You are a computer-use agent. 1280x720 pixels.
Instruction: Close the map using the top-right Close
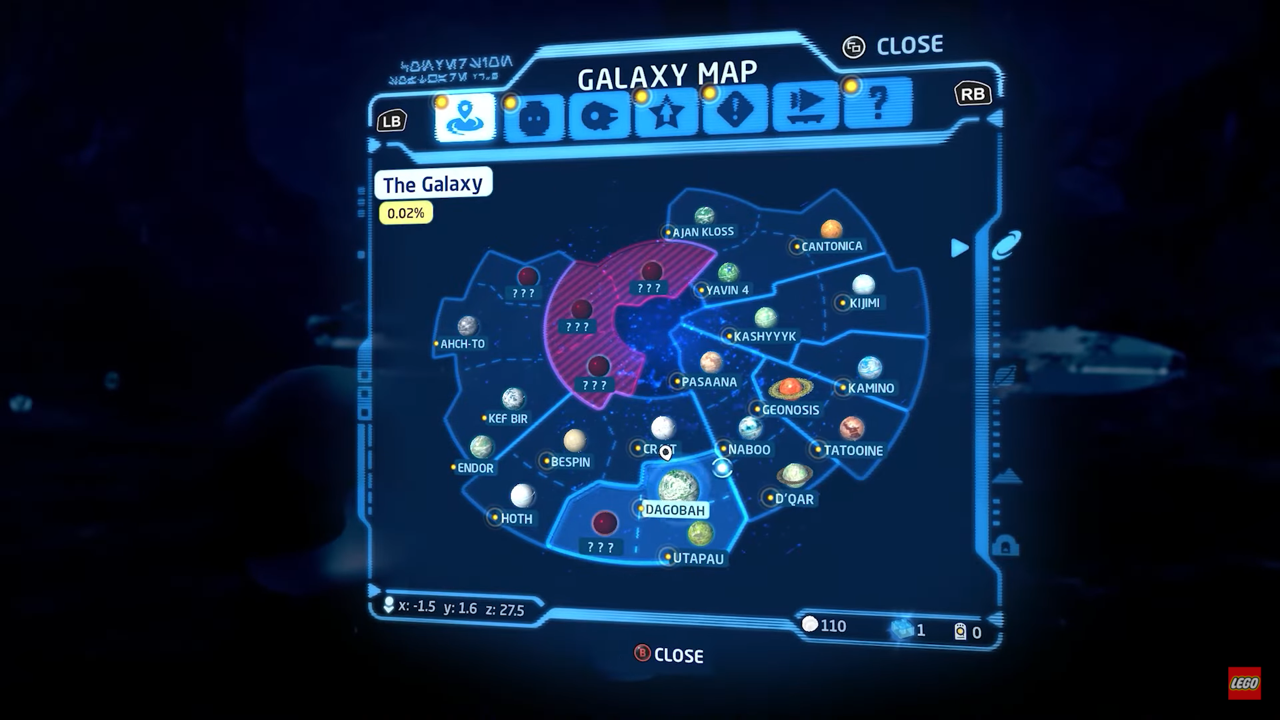(x=894, y=46)
